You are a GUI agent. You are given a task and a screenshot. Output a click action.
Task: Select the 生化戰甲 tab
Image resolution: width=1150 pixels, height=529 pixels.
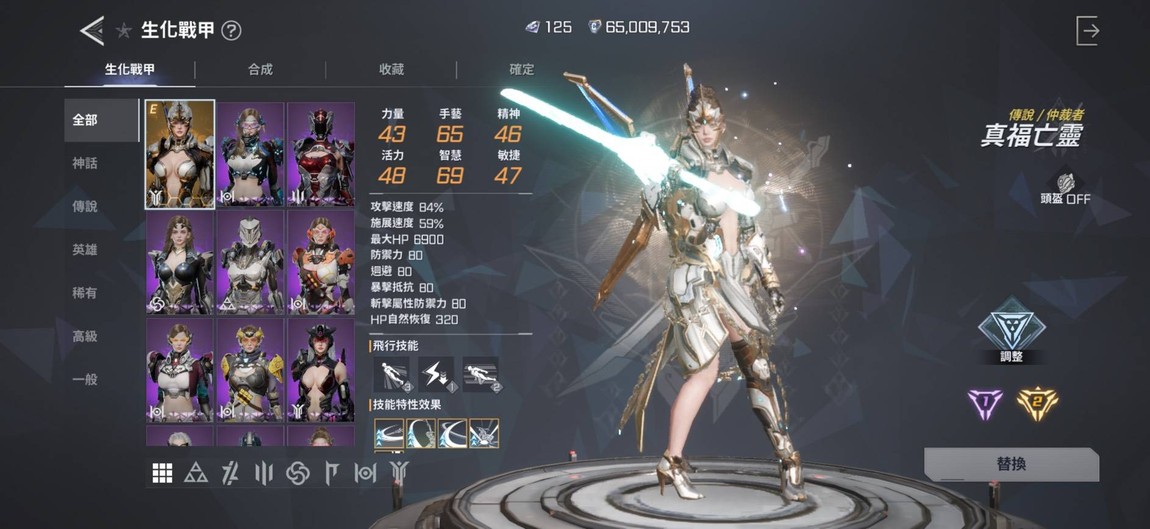coord(129,70)
